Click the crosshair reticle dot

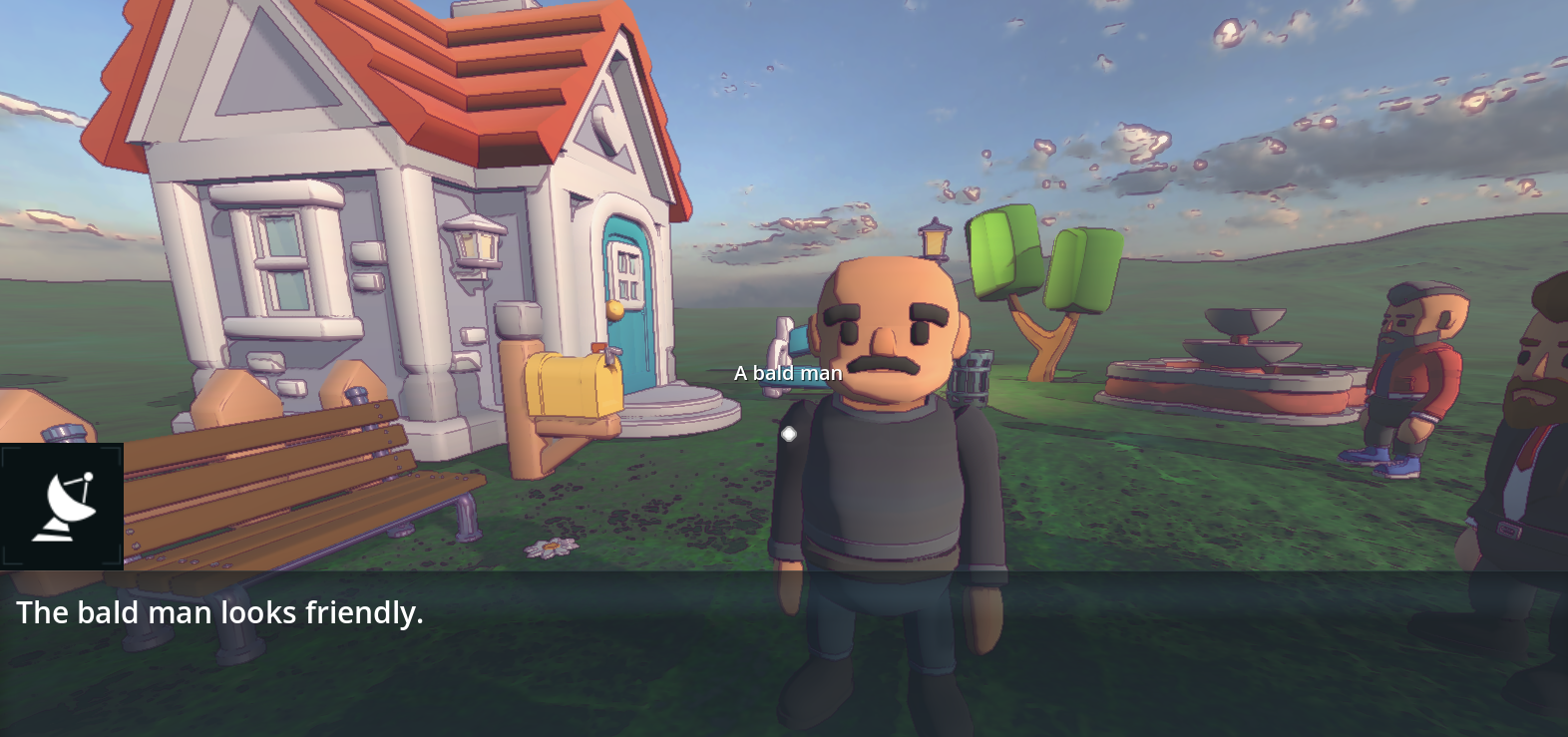click(x=789, y=433)
